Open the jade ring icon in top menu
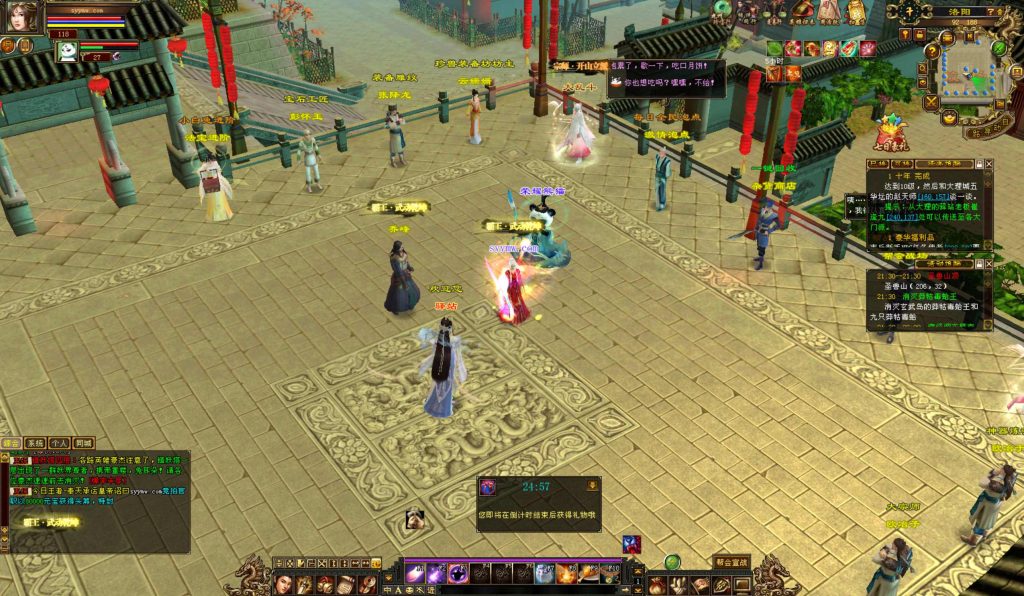Image resolution: width=1024 pixels, height=596 pixels. coord(722,9)
